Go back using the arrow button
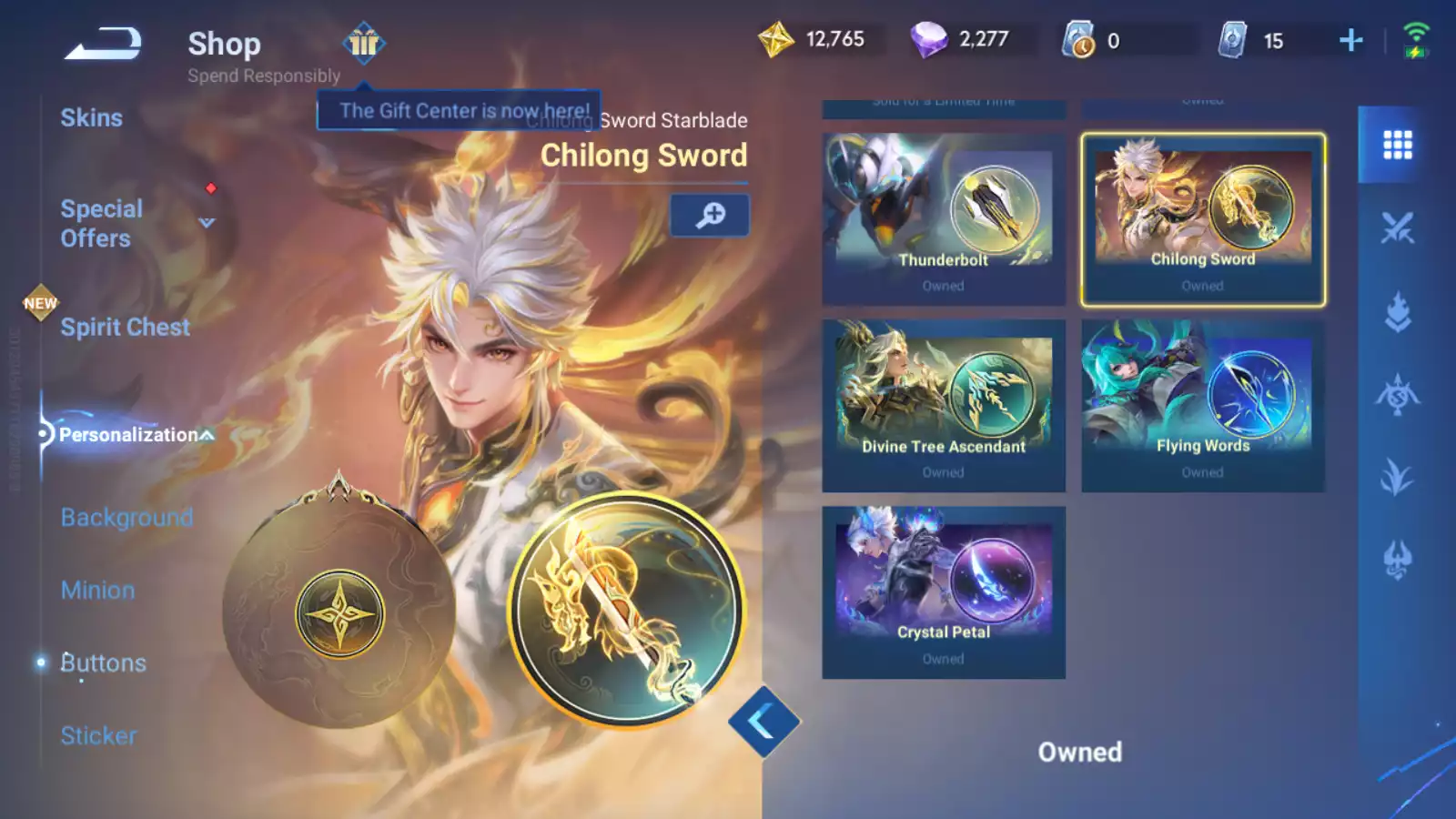This screenshot has width=1456, height=819. tap(103, 43)
